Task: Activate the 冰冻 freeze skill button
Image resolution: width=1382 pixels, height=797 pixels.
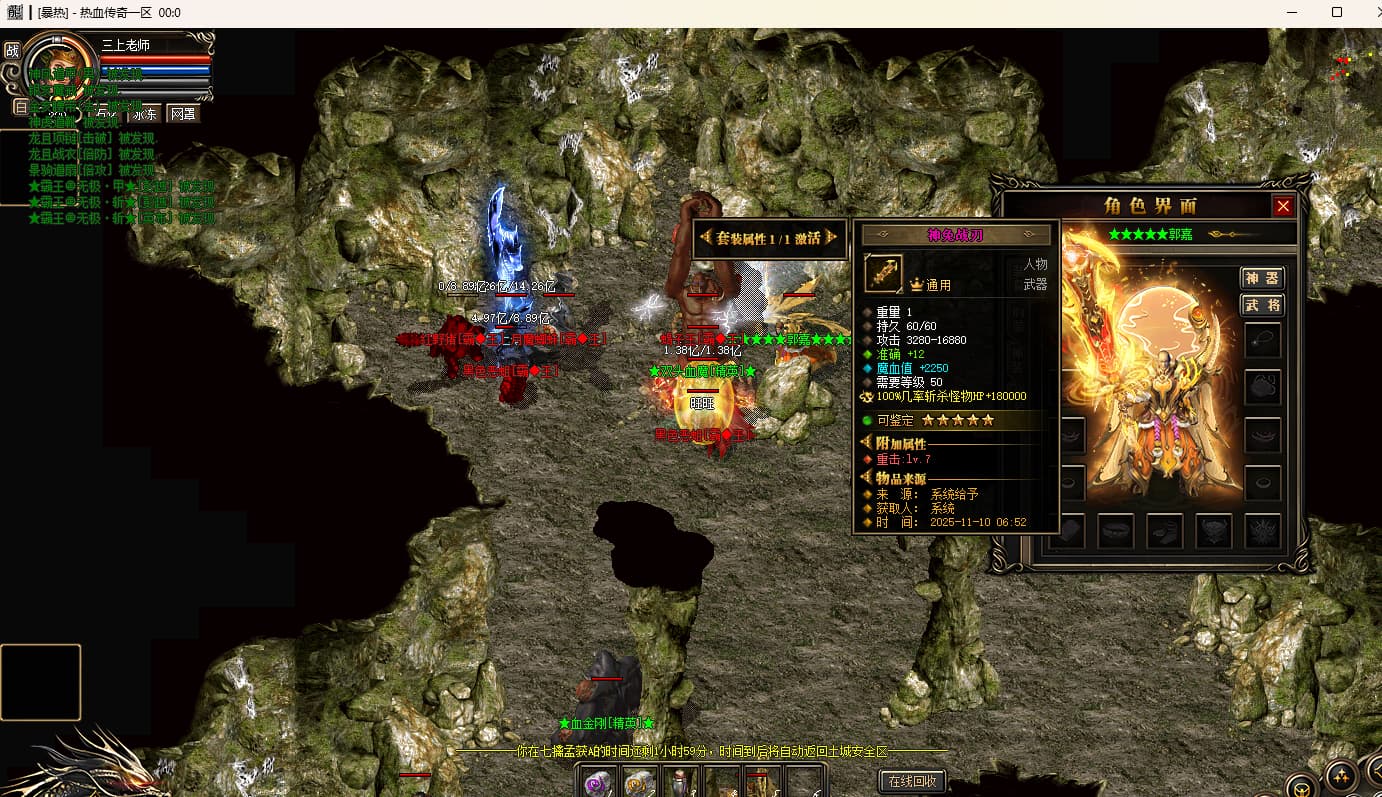Action: [x=145, y=113]
